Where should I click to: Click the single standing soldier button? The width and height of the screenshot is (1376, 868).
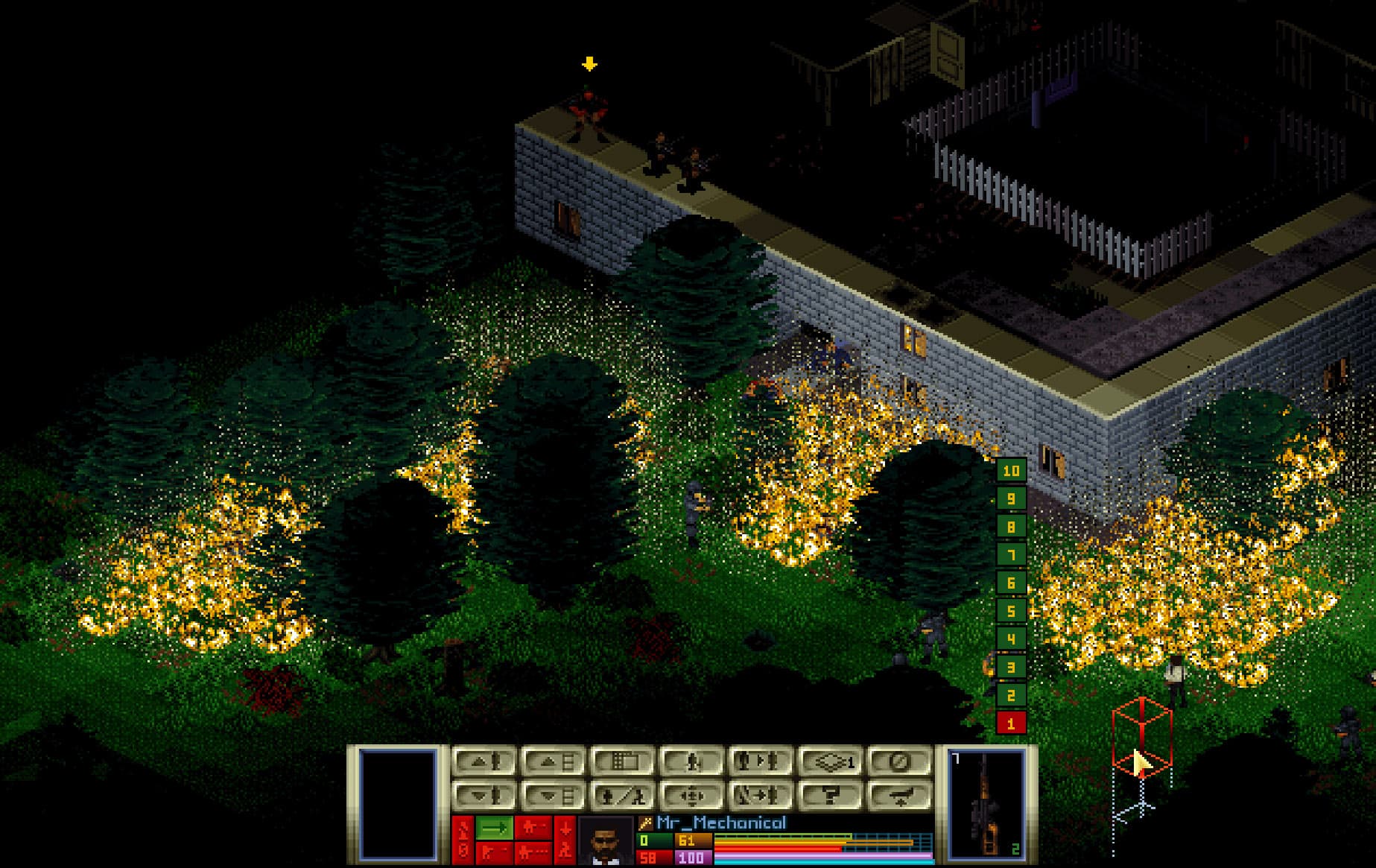click(x=691, y=762)
